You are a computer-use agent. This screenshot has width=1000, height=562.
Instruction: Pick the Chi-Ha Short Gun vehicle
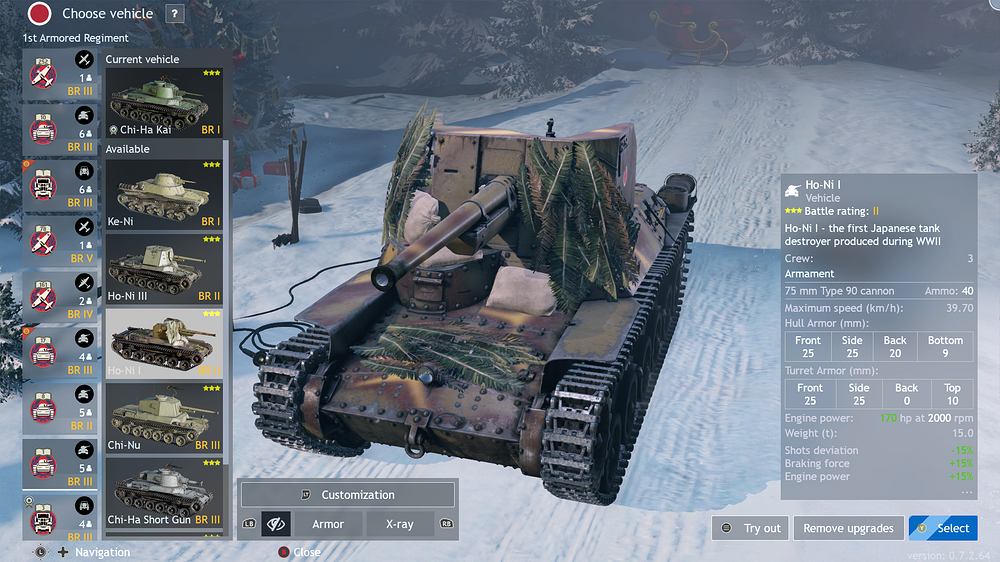[164, 493]
